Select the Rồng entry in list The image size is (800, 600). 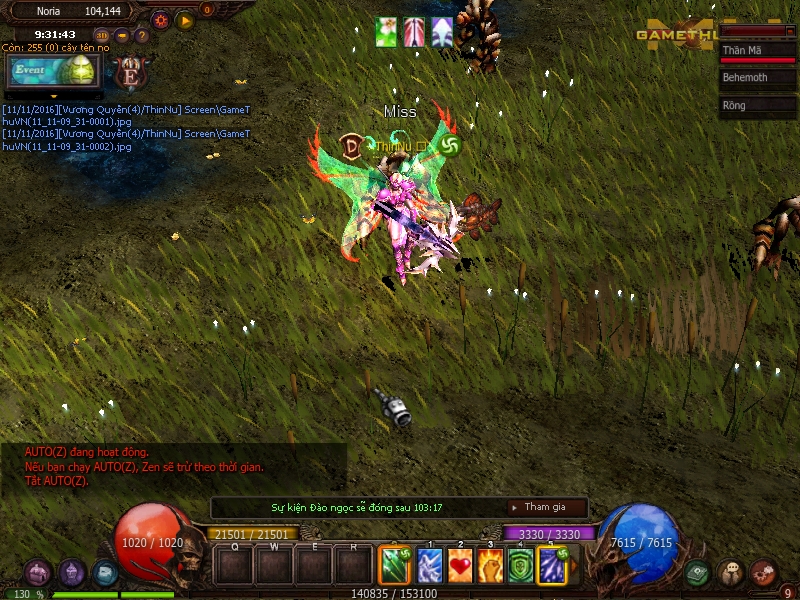point(757,105)
